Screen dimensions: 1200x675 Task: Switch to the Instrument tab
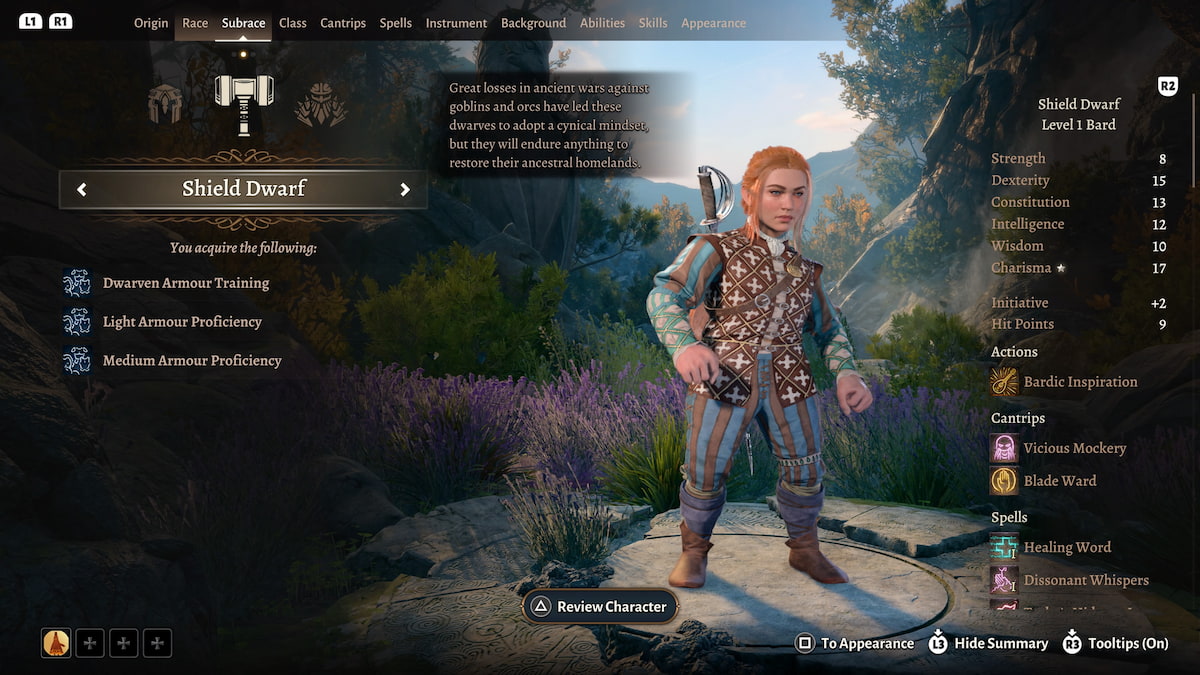click(456, 23)
